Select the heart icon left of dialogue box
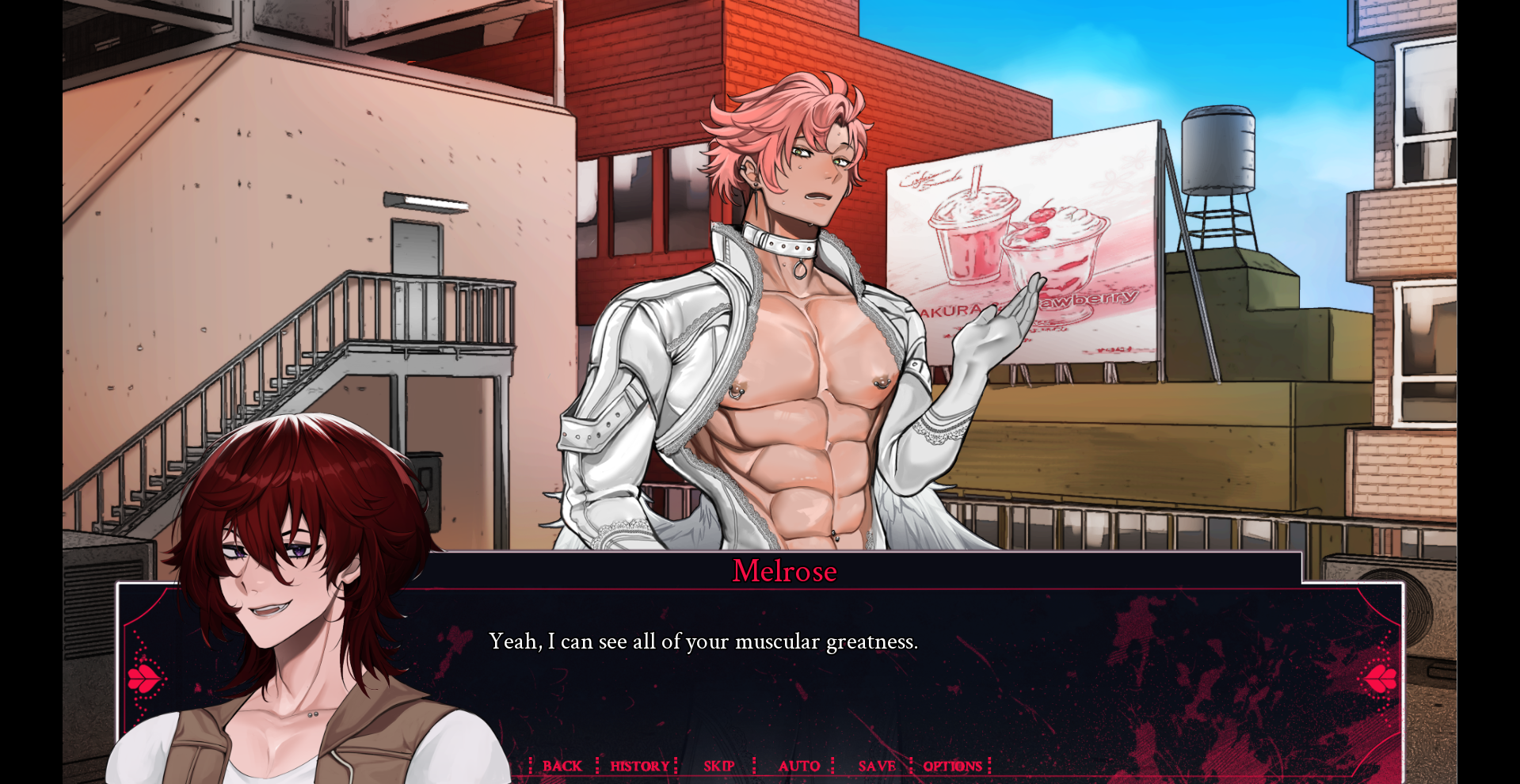The width and height of the screenshot is (1520, 784). pyautogui.click(x=143, y=679)
